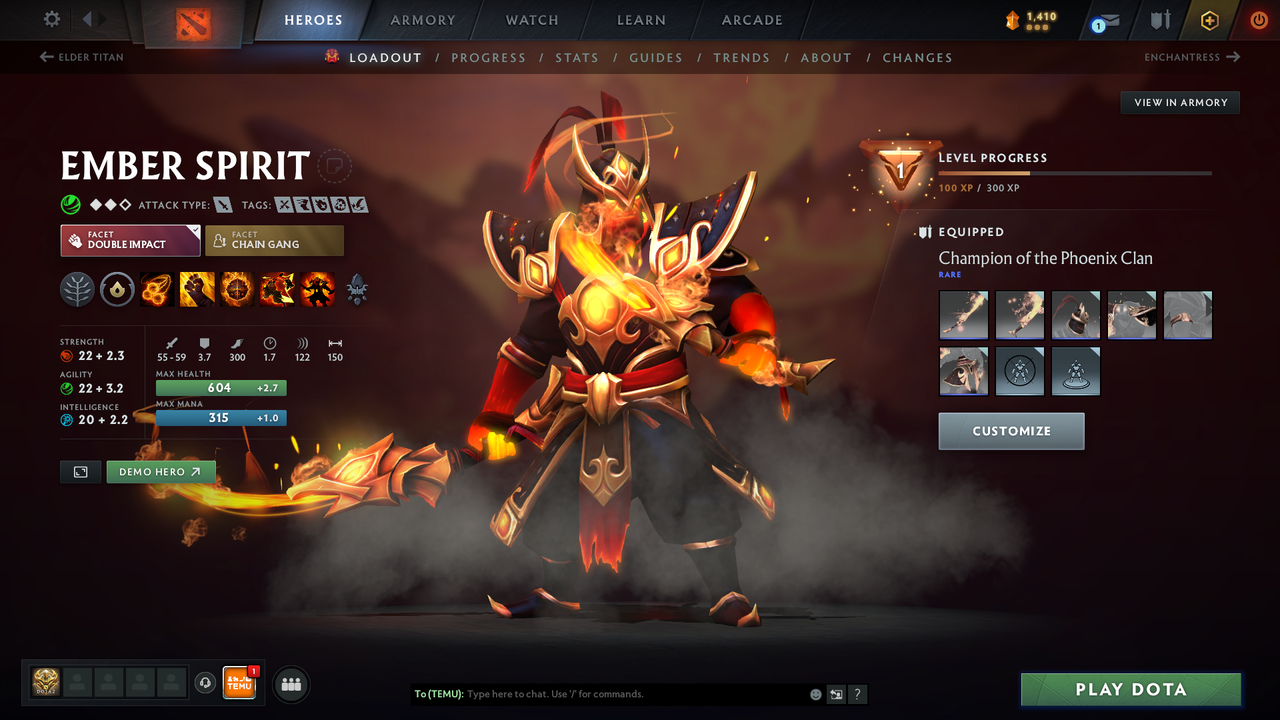The height and width of the screenshot is (720, 1280).
Task: Open Ember Spirit's talent tree icon
Action: 77,289
